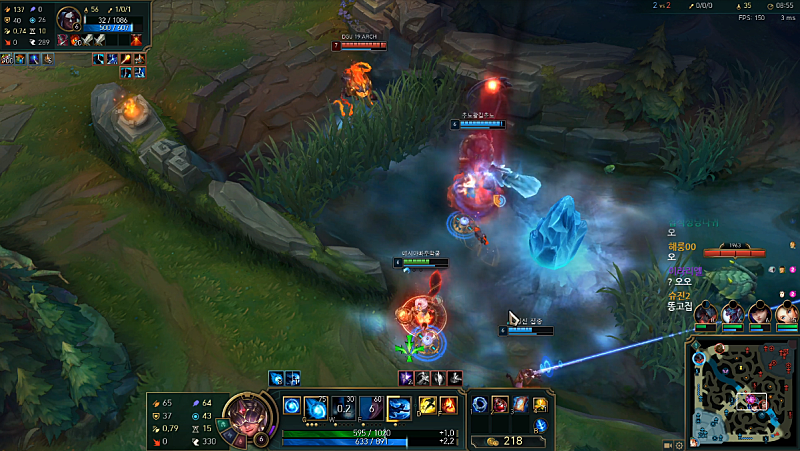Click the Korean chat message log
This screenshot has width=800, height=451.
tap(690, 265)
